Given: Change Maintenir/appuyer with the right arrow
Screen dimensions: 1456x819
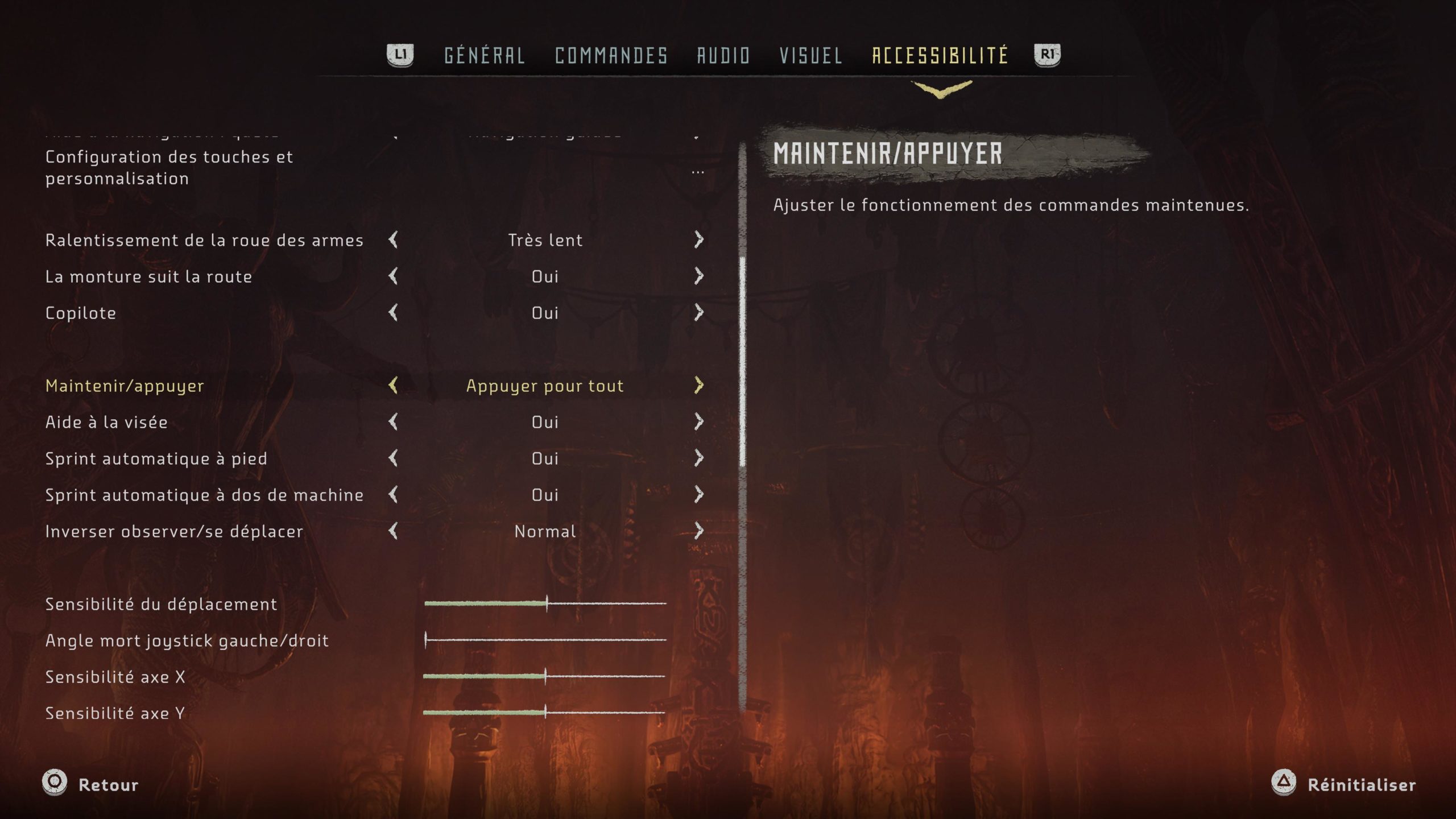Looking at the screenshot, I should pos(699,386).
